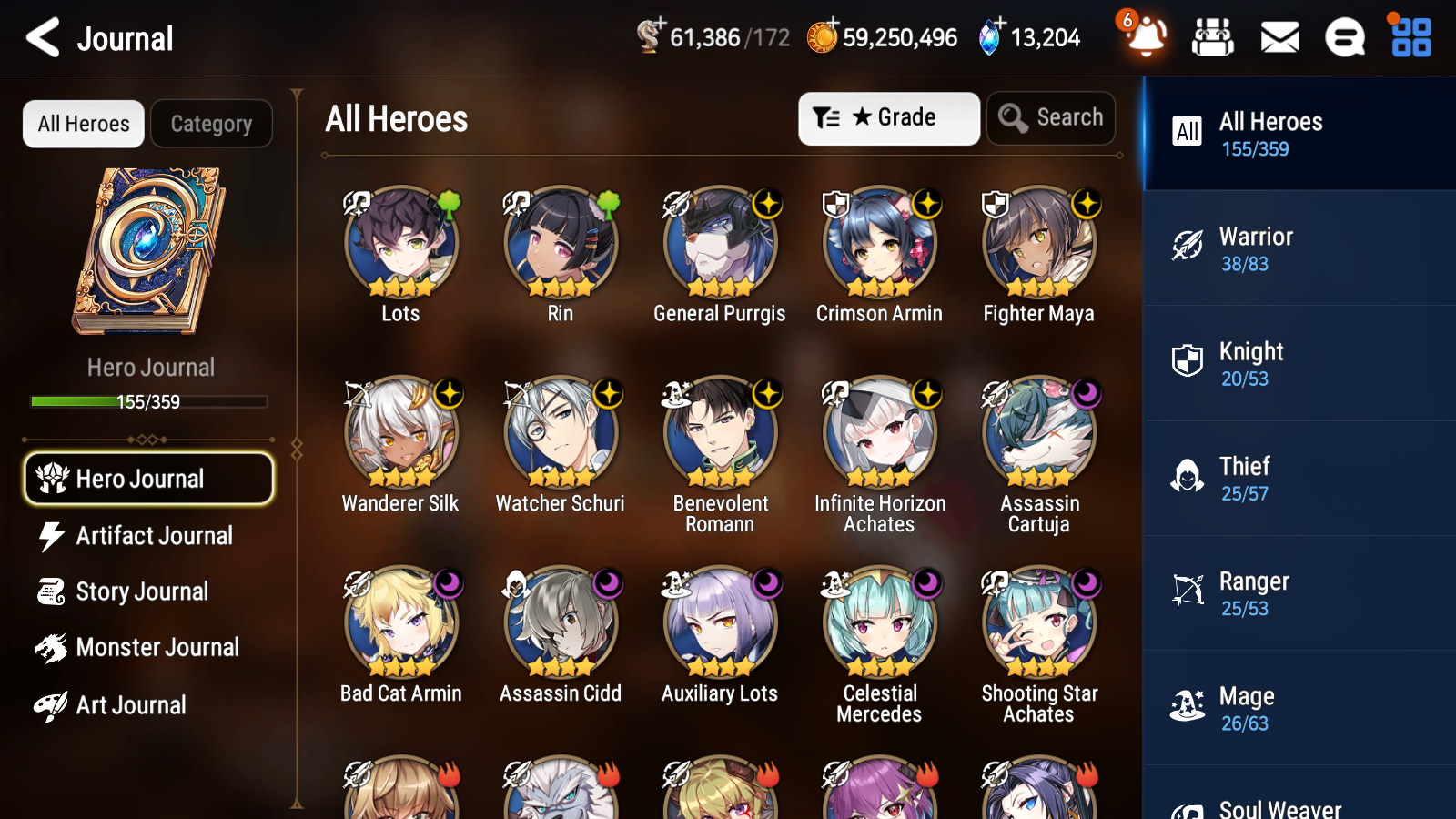Viewport: 1456px width, 819px height.
Task: Open the chat bubble icon
Action: coord(1344,38)
